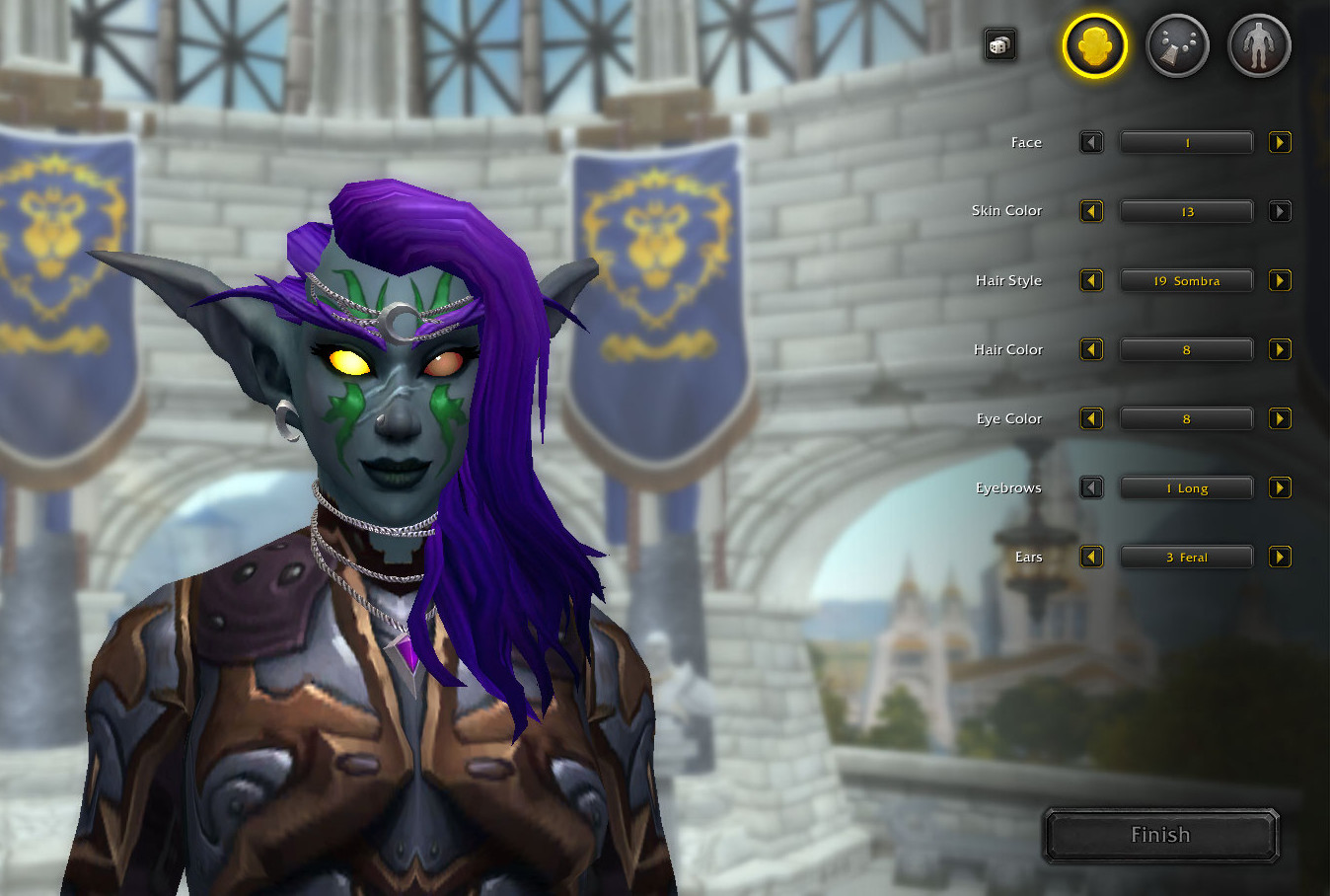Open the markings customization tab icon

point(1176,44)
